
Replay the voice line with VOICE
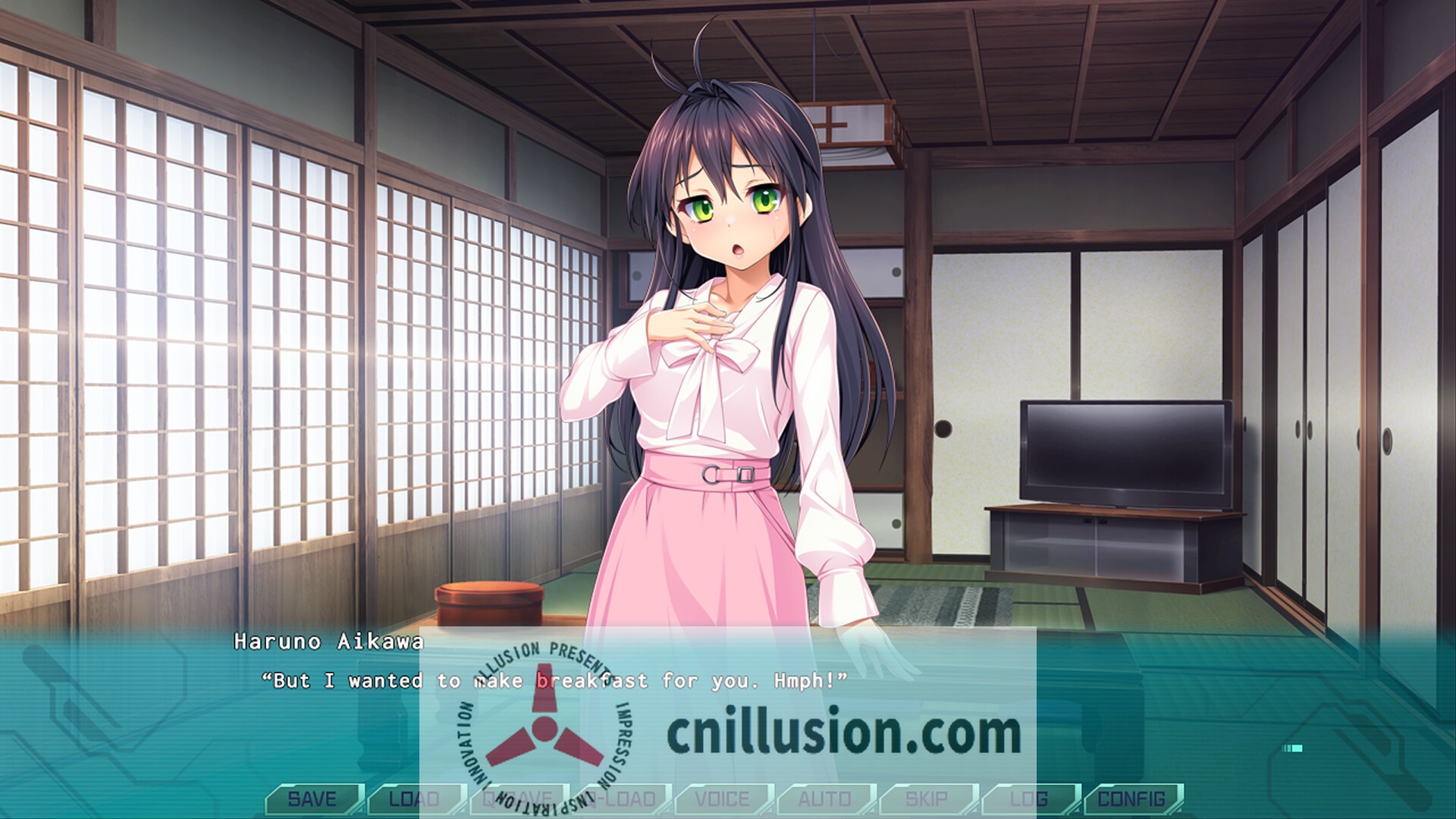[x=724, y=799]
